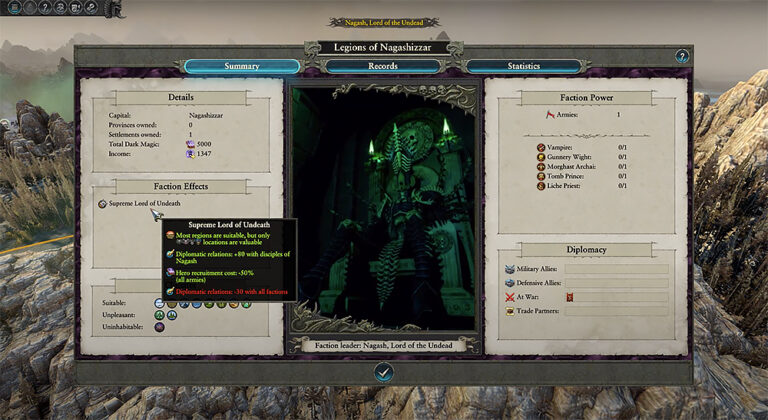Click the highlighted first icon in top toolbar
The image size is (768, 420).
point(13,7)
